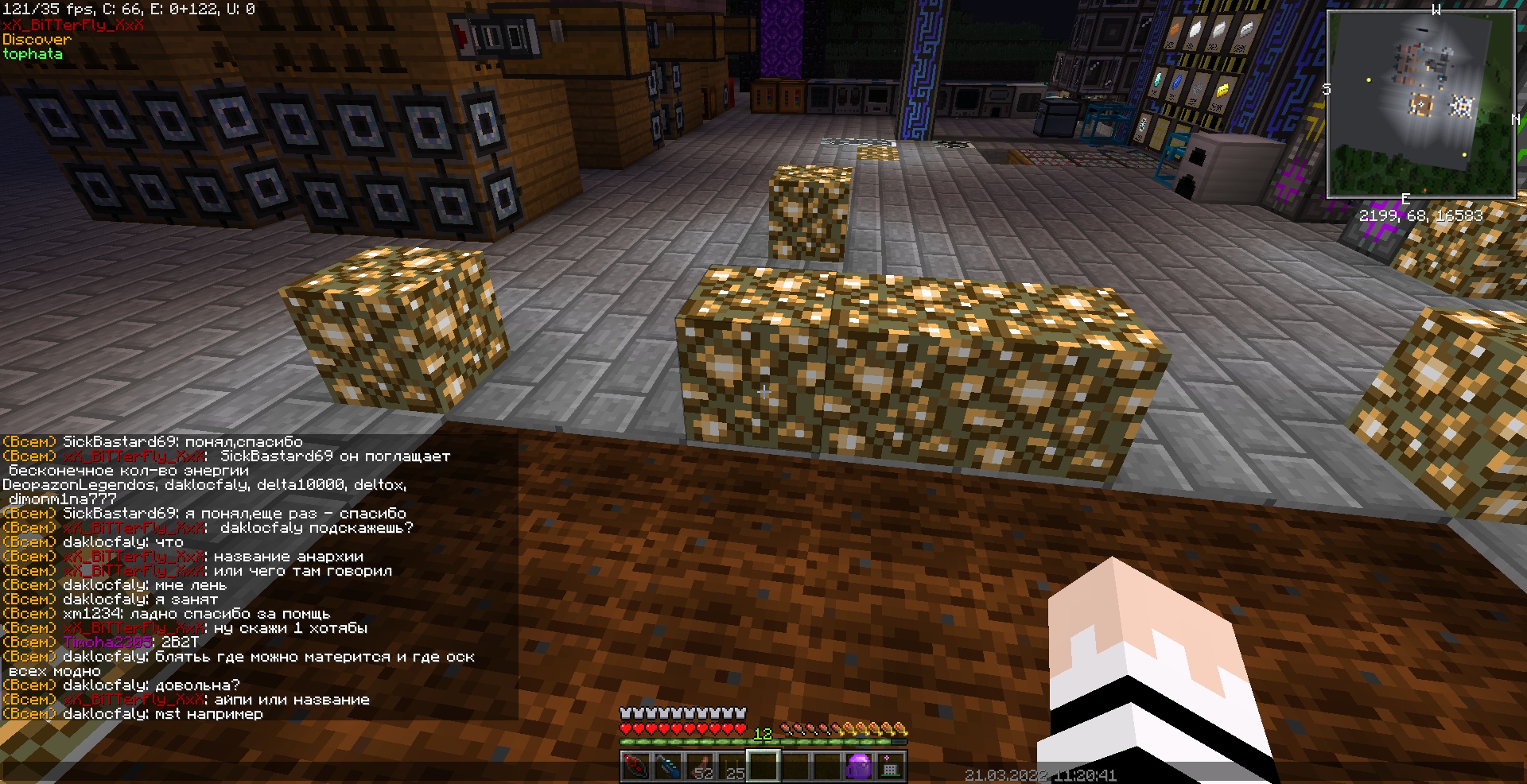Click daklocfaly's name in the chat

pyautogui.click(x=103, y=541)
